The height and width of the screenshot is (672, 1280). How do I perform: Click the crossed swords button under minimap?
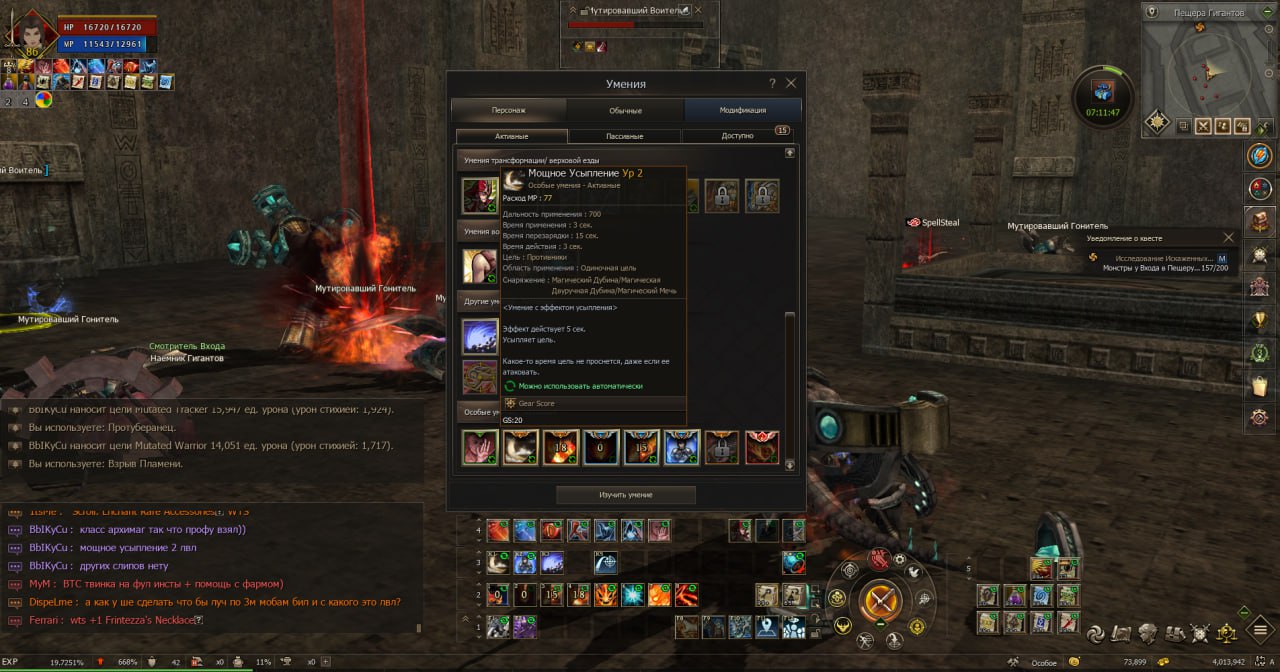(x=1203, y=126)
